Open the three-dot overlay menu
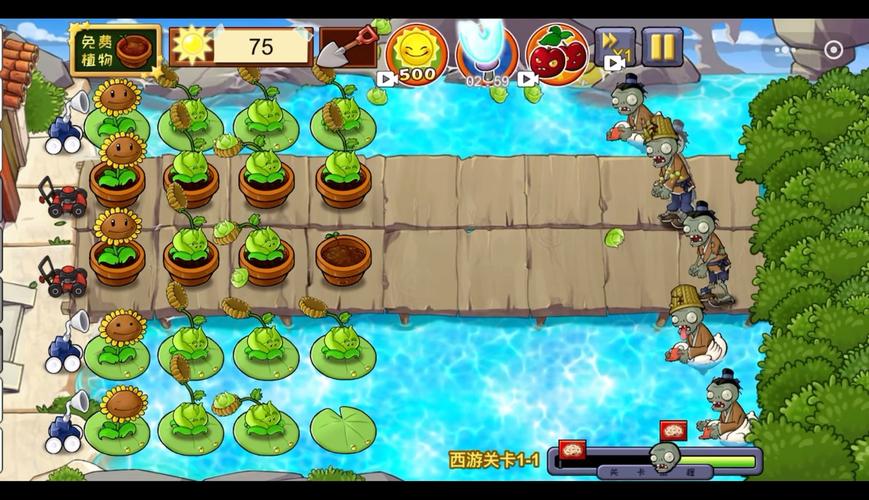 click(x=785, y=50)
